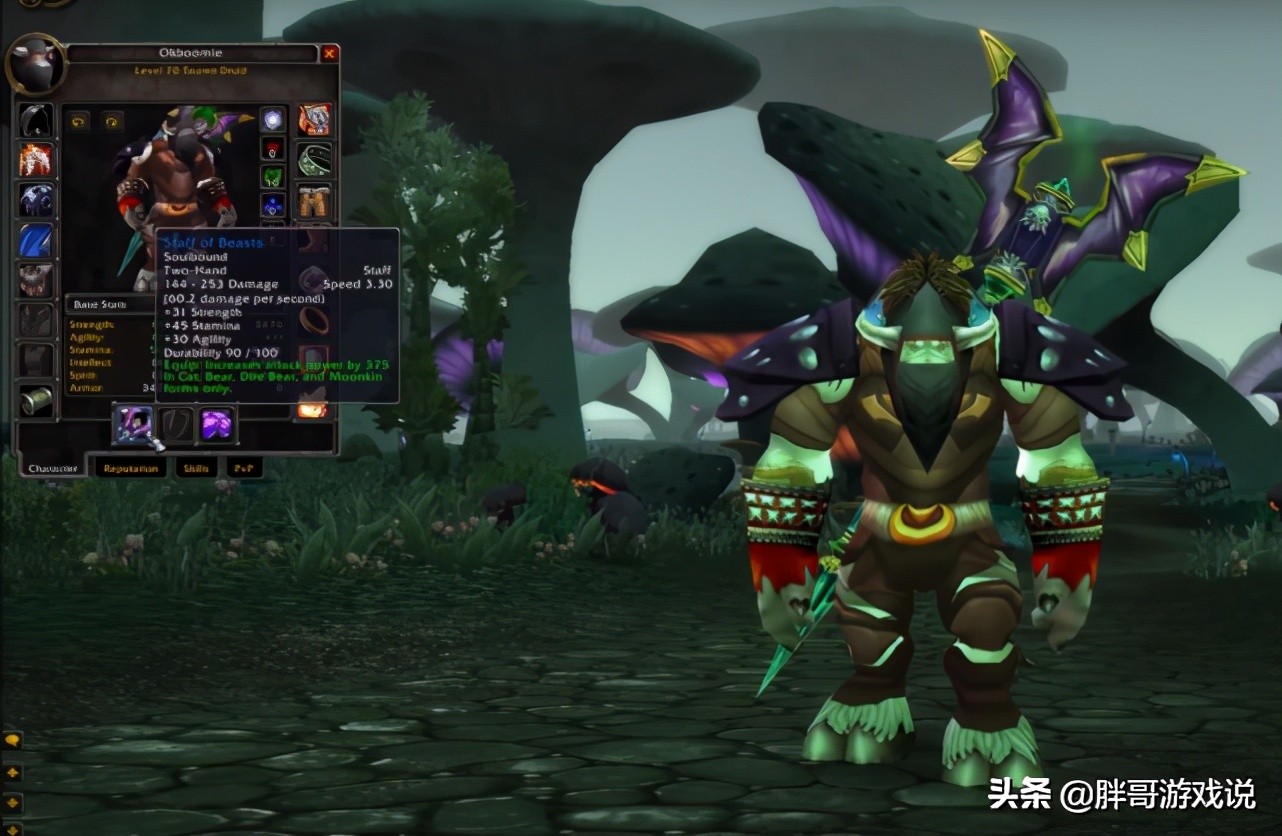The image size is (1282, 836).
Task: Select the dark blue cloak slot
Action: pyautogui.click(x=37, y=200)
